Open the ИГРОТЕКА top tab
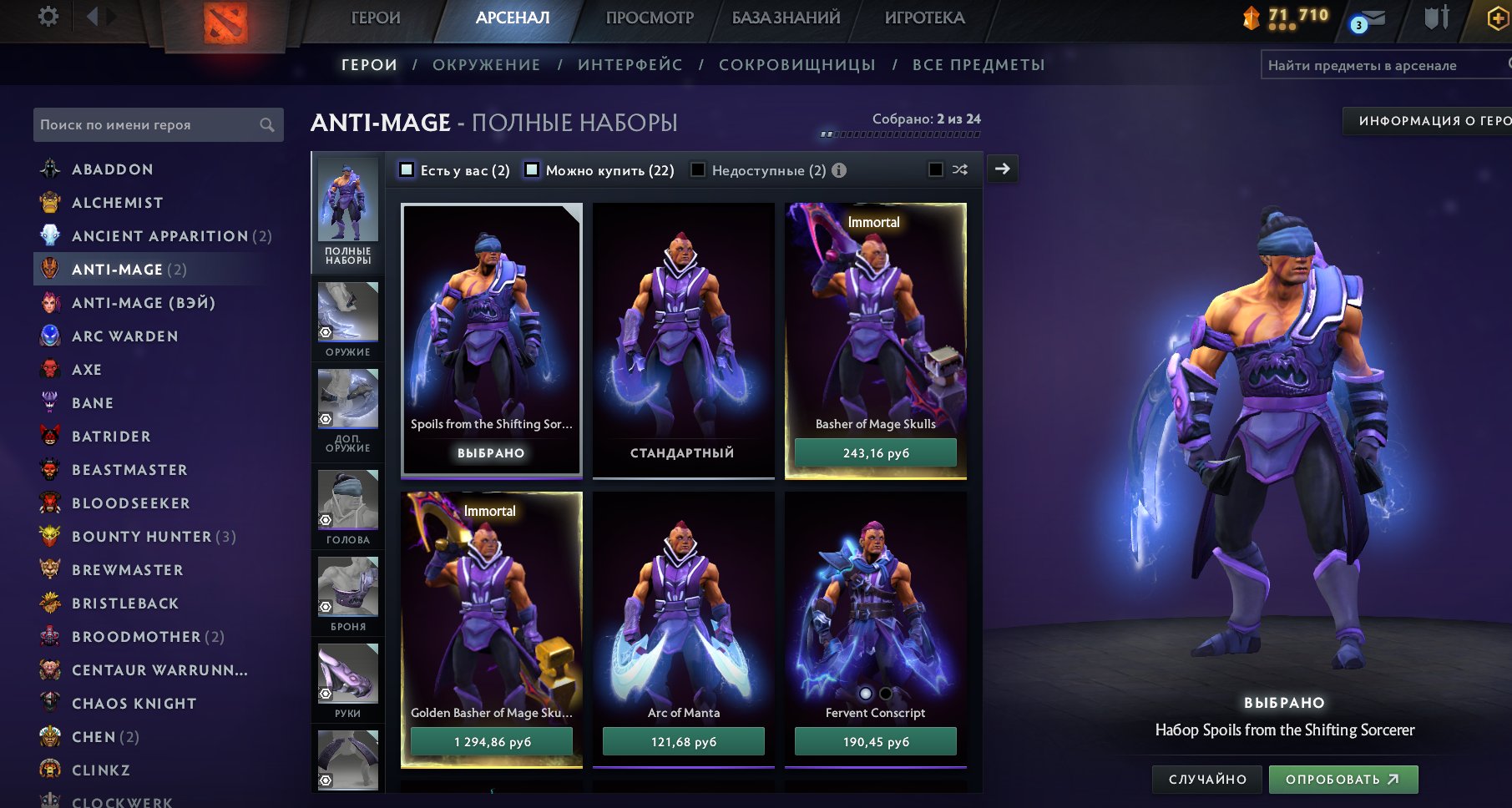Screen dimensions: 1512x808 coord(924,18)
